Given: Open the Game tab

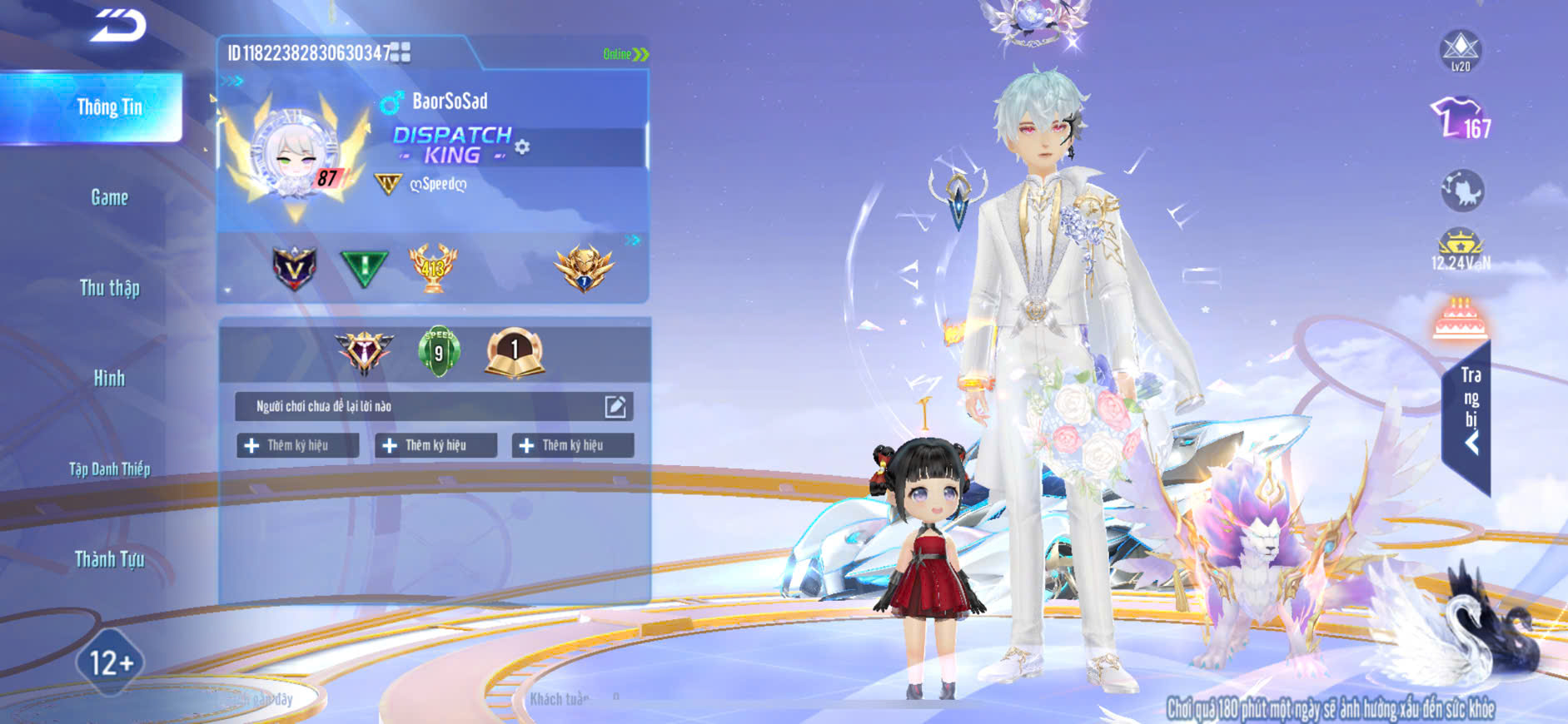Looking at the screenshot, I should [109, 197].
